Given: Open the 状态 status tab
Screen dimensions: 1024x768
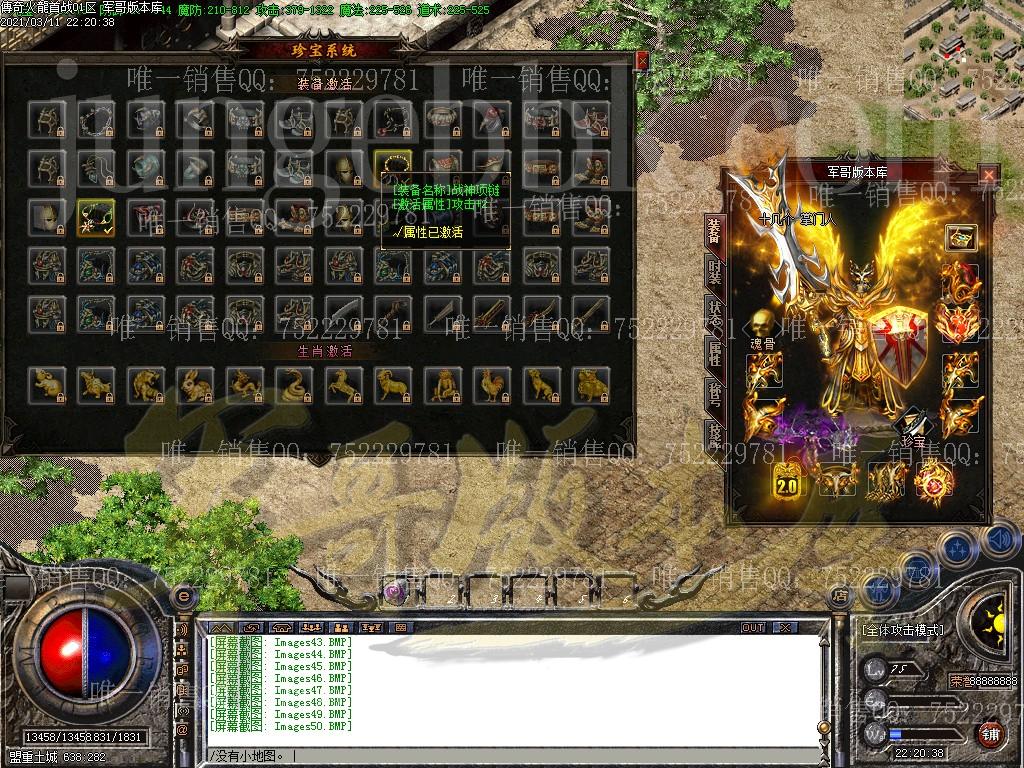Looking at the screenshot, I should pyautogui.click(x=714, y=310).
